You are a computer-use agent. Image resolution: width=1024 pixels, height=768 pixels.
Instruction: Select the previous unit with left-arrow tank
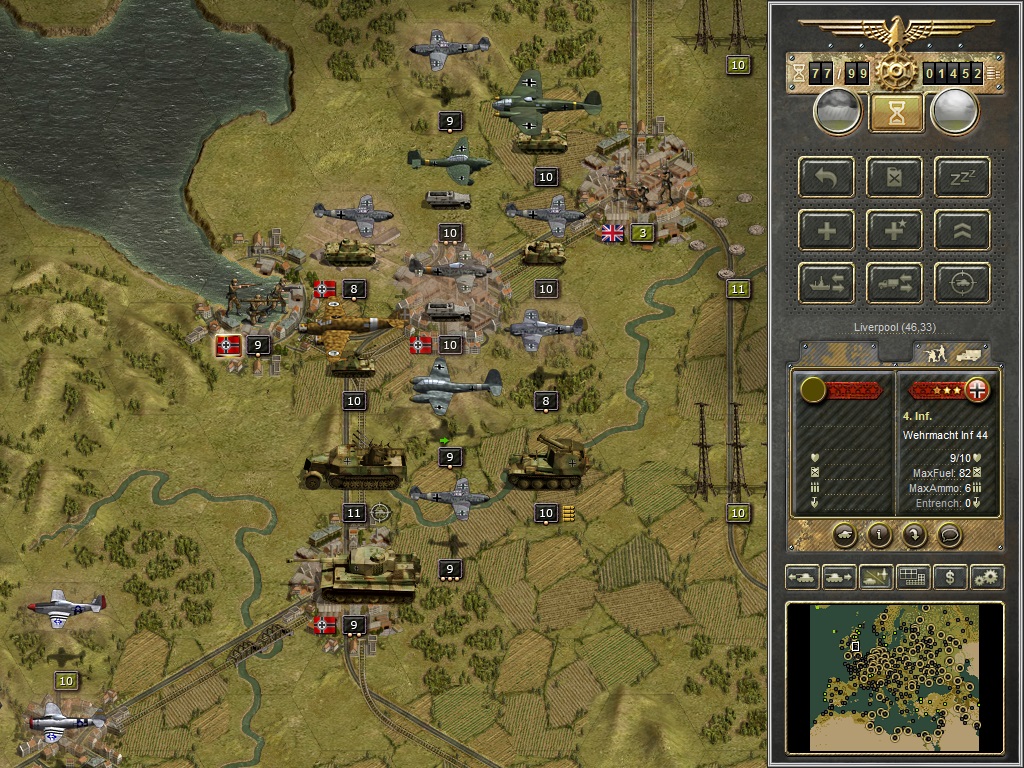[803, 577]
